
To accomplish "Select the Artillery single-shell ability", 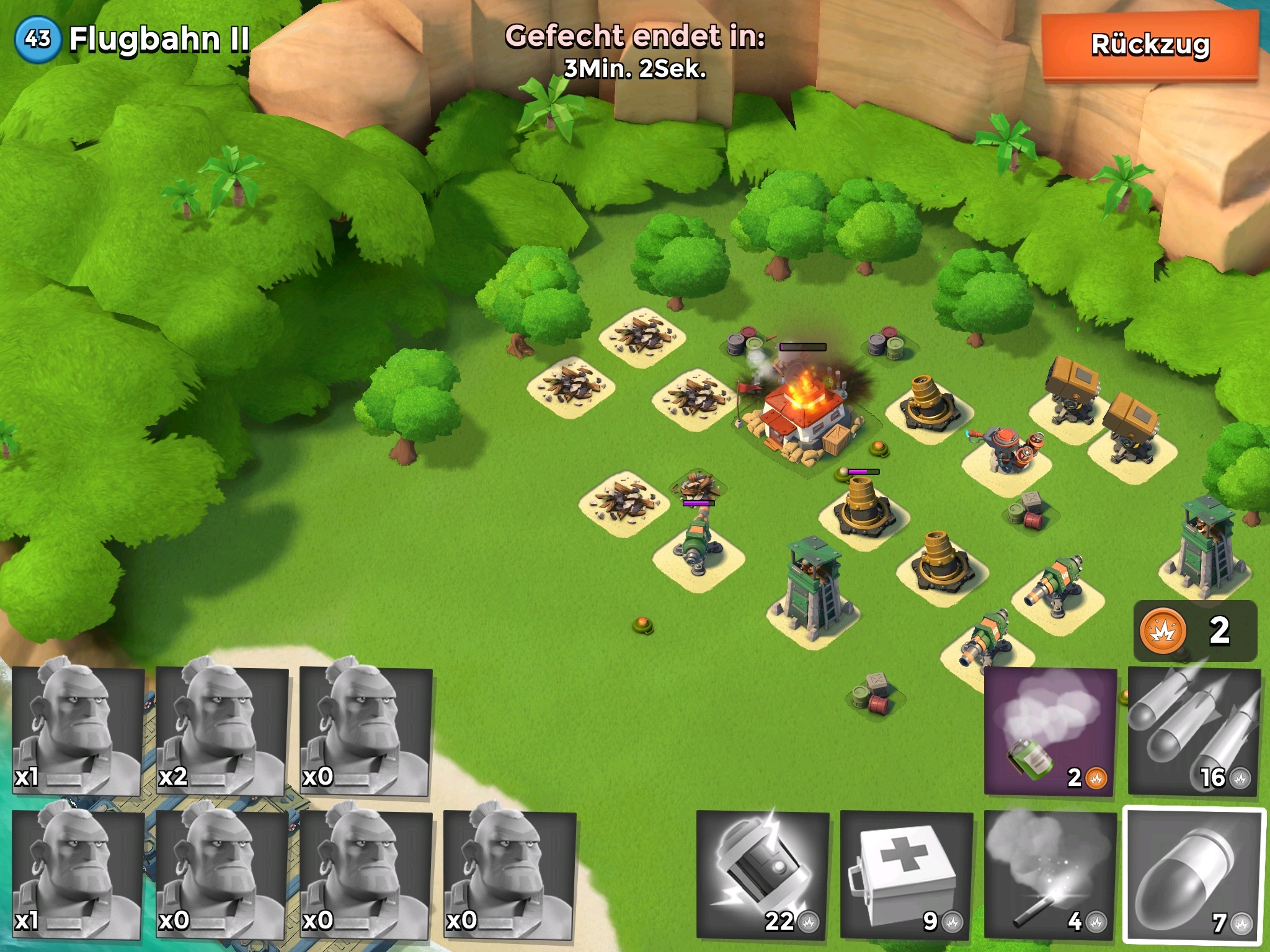I will [x=1194, y=875].
